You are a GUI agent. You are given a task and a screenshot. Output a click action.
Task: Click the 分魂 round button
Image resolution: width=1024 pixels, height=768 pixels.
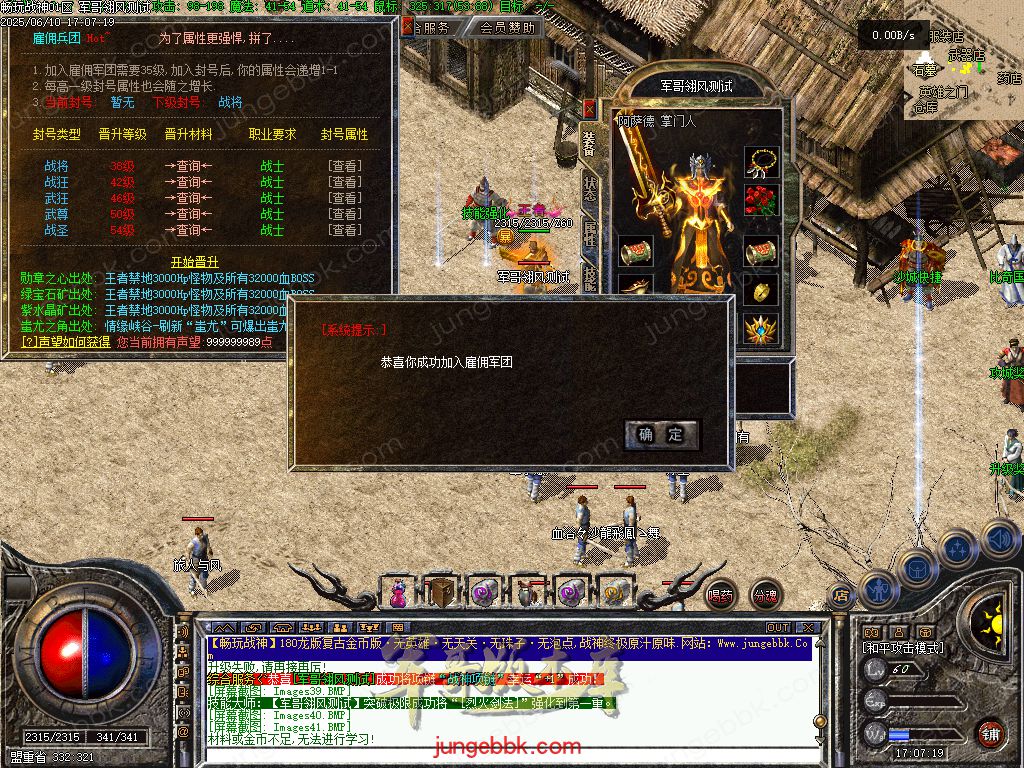(x=765, y=595)
